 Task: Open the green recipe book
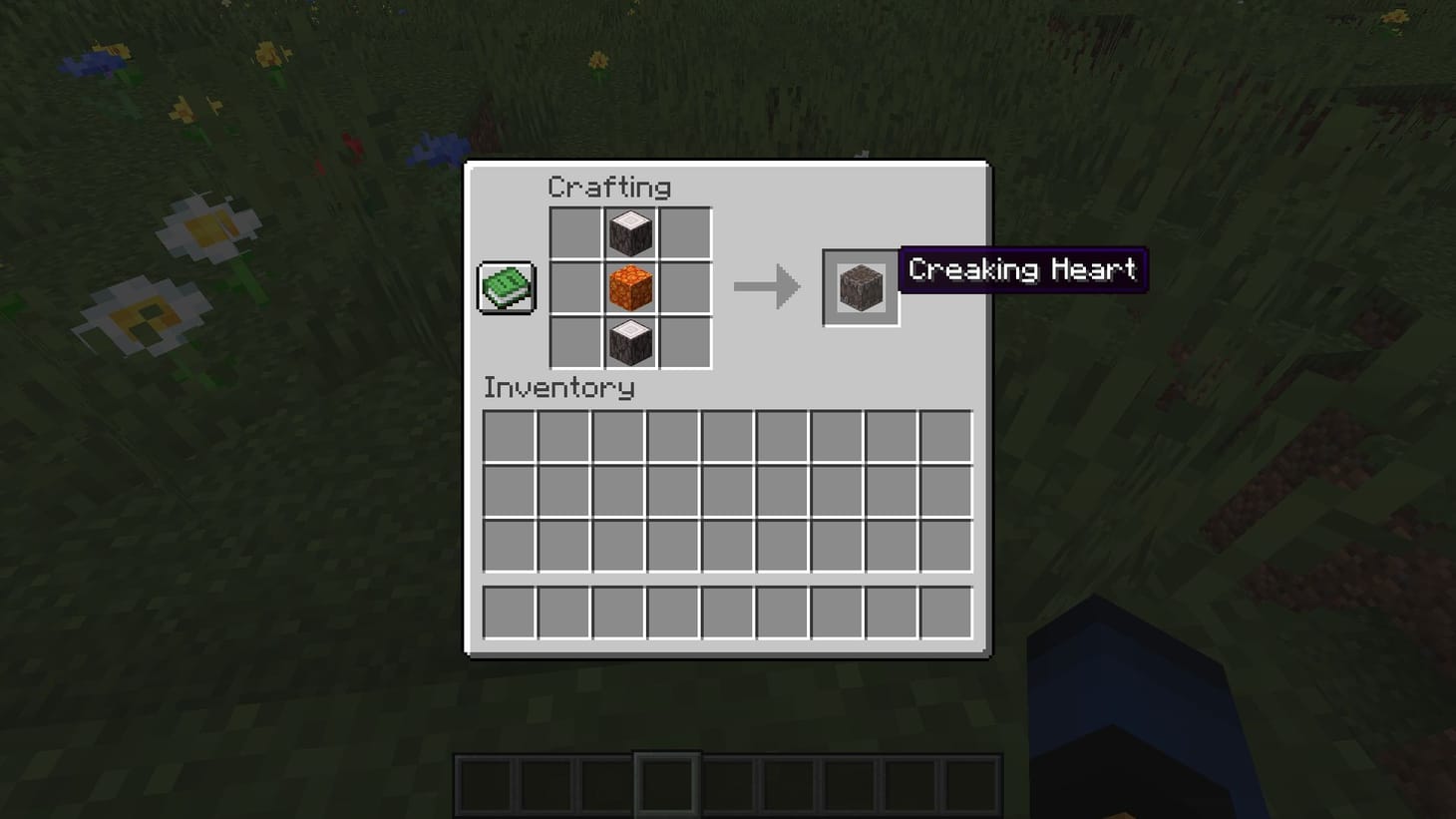tap(505, 287)
